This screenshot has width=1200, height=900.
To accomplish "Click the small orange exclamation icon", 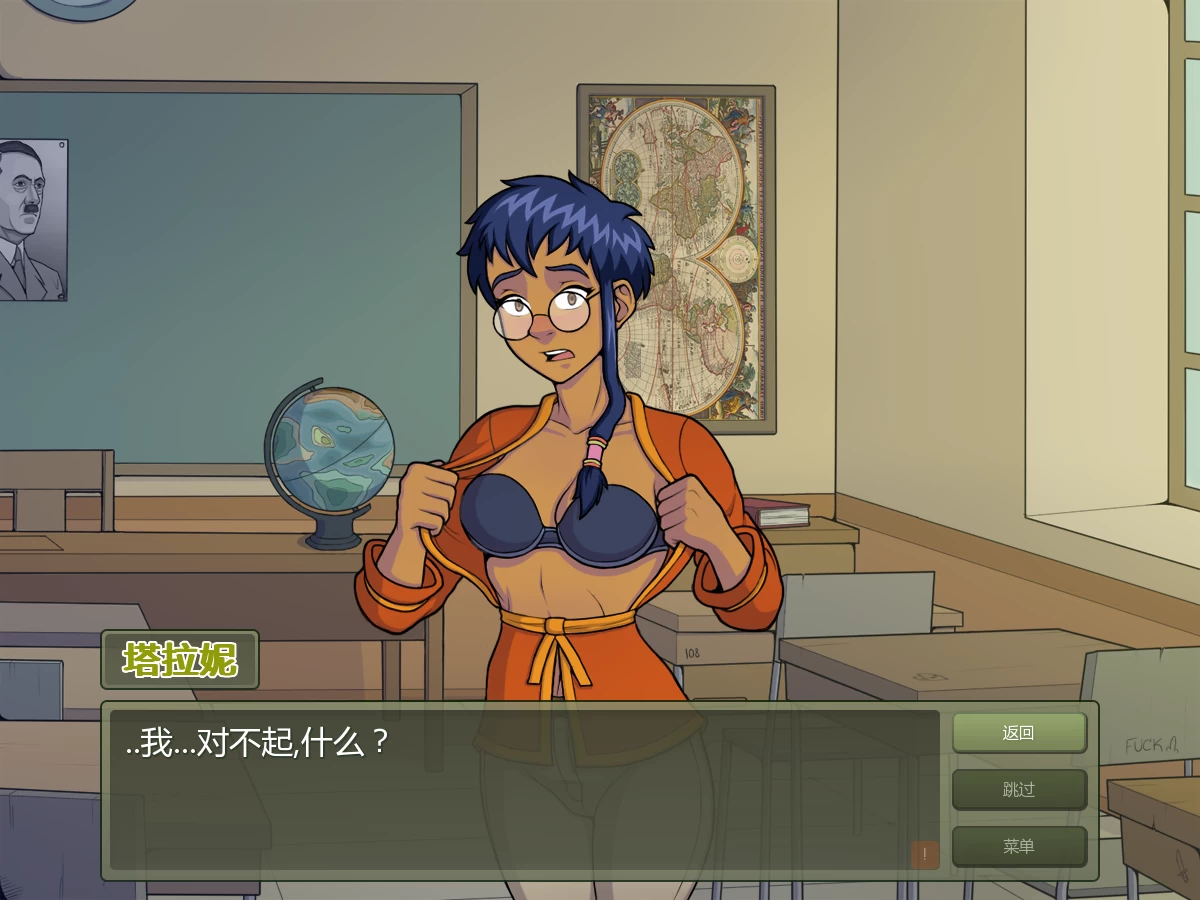I will [x=925, y=855].
